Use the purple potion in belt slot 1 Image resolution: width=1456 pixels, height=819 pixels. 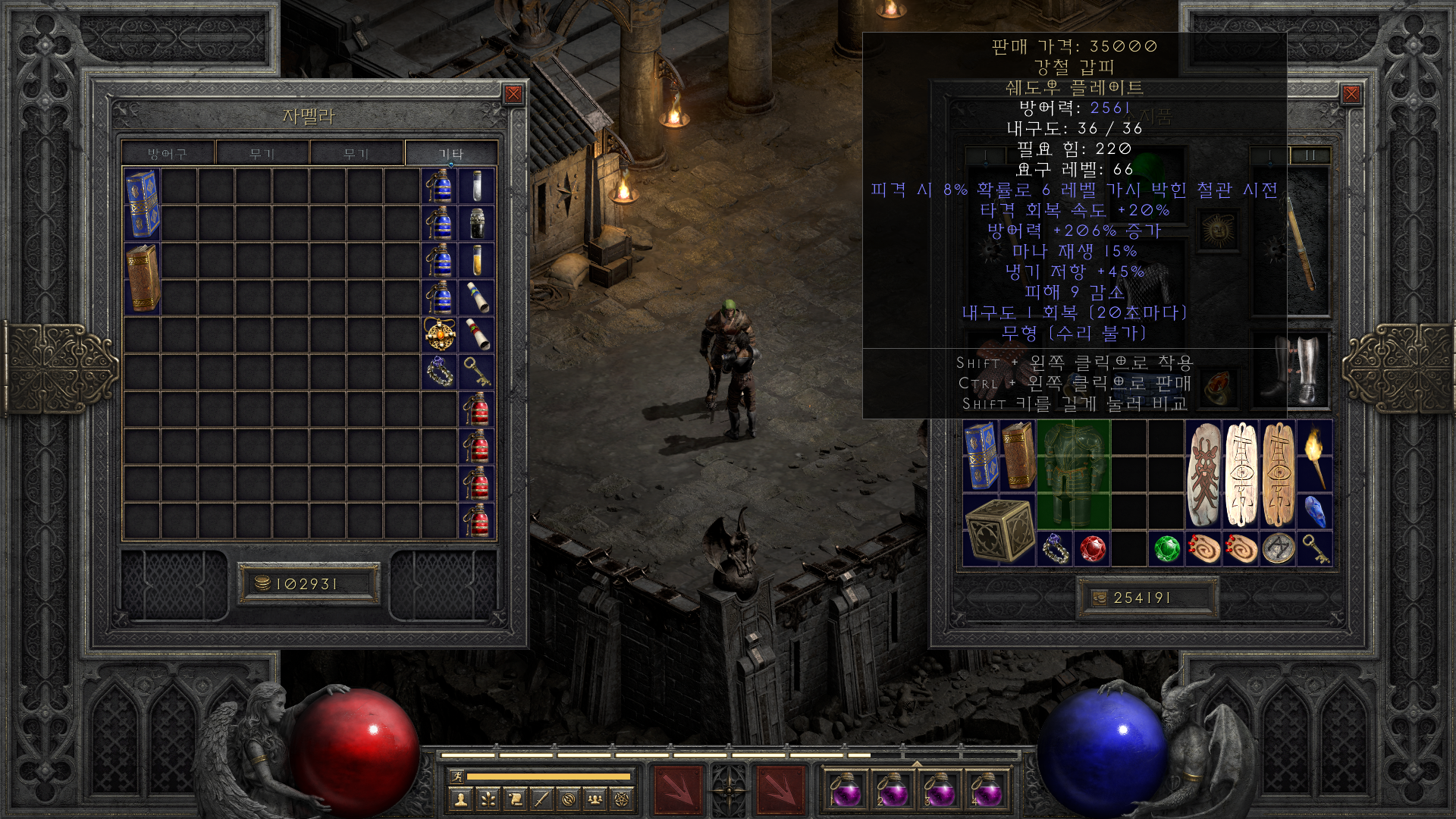pyautogui.click(x=845, y=789)
